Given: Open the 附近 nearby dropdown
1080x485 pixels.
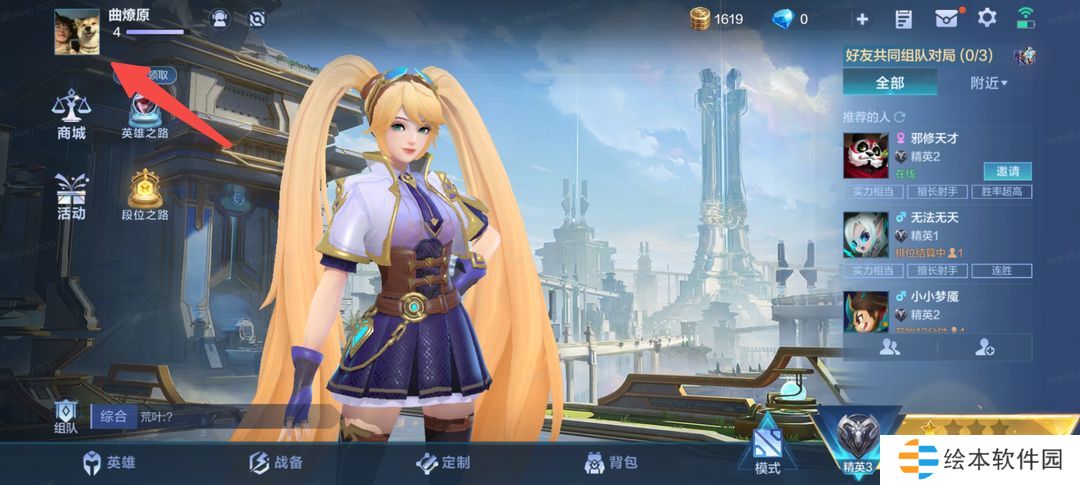Looking at the screenshot, I should pos(988,83).
